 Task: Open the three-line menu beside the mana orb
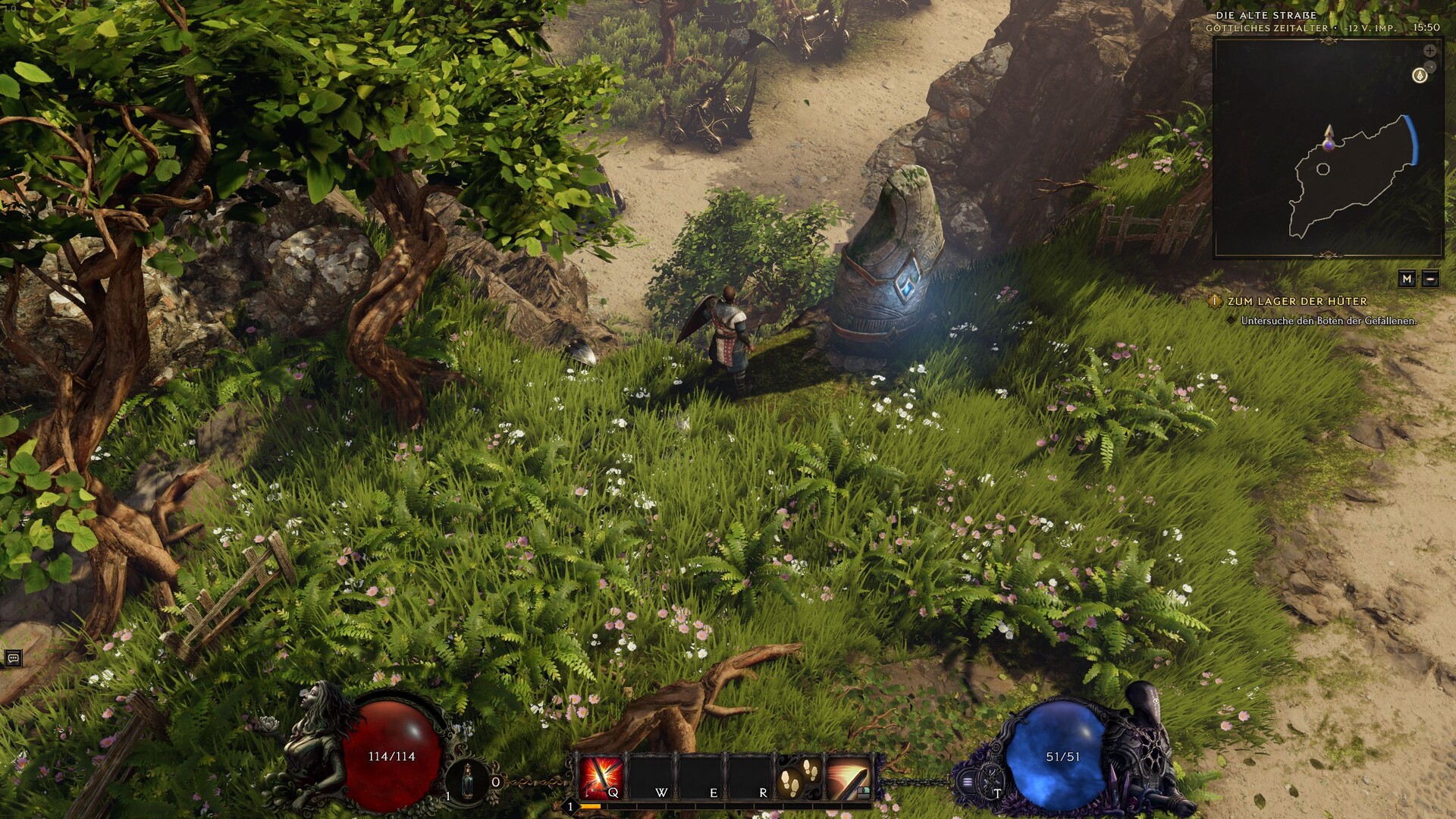[968, 782]
